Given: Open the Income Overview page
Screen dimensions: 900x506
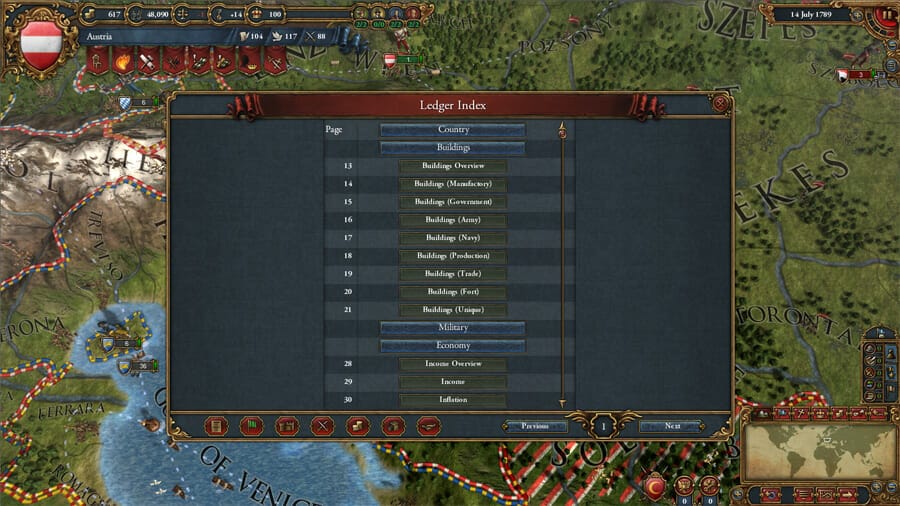Looking at the screenshot, I should (x=453, y=364).
